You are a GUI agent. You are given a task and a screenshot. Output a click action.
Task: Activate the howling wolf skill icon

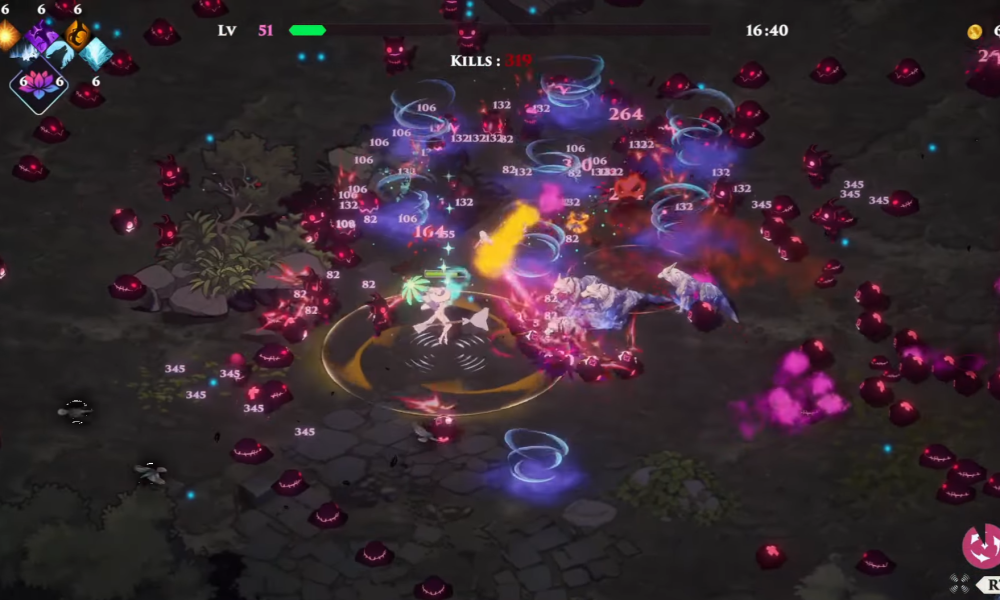(62, 55)
